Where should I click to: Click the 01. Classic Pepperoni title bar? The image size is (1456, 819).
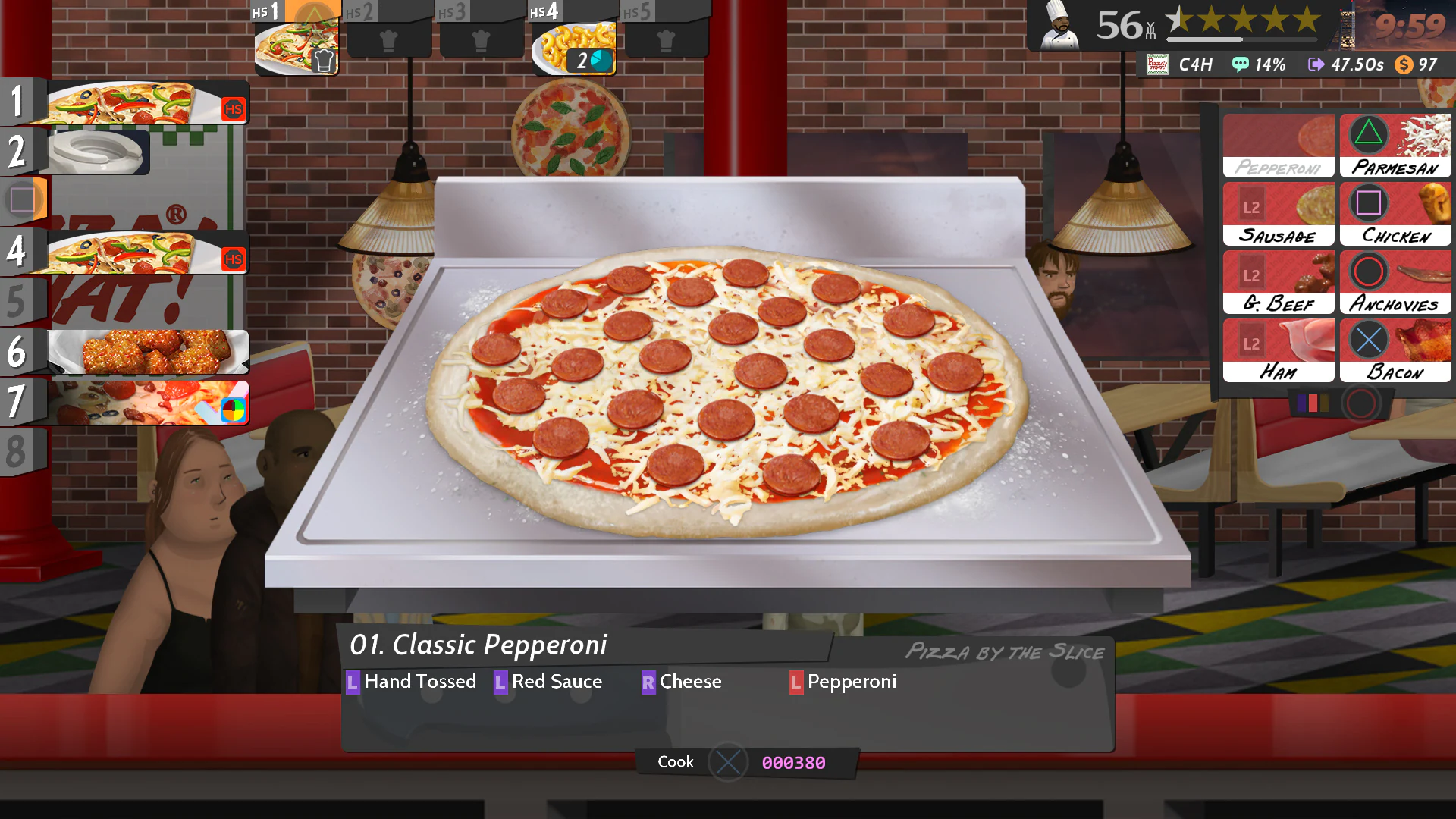[479, 645]
